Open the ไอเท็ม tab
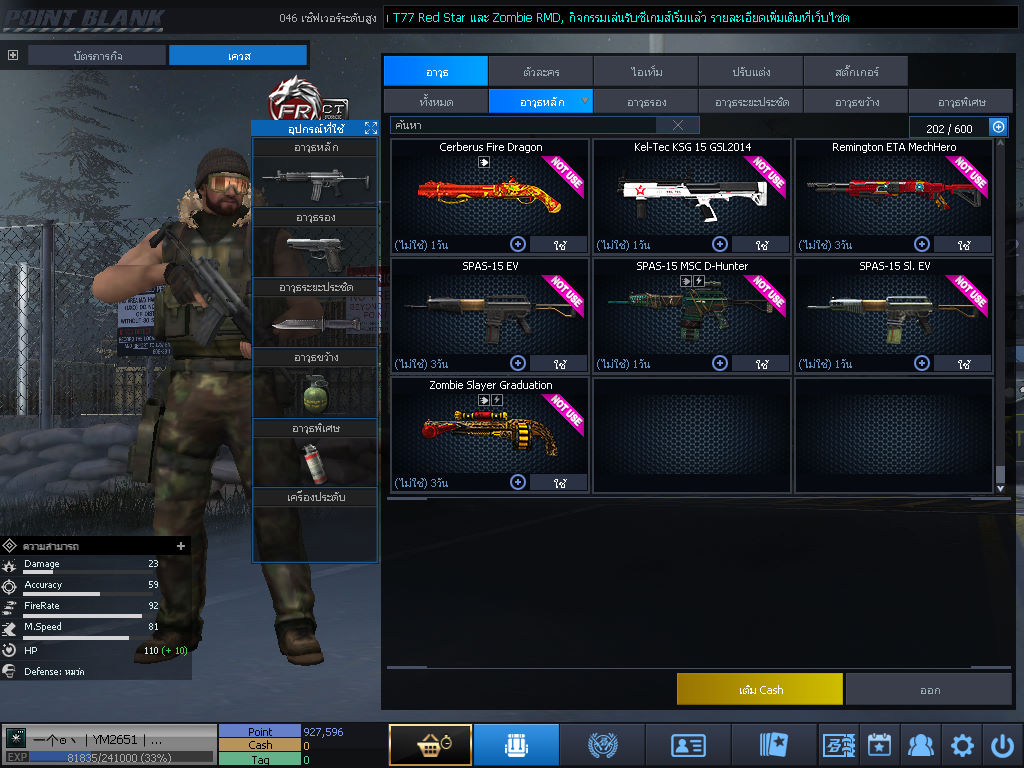1024x768 pixels. point(646,71)
